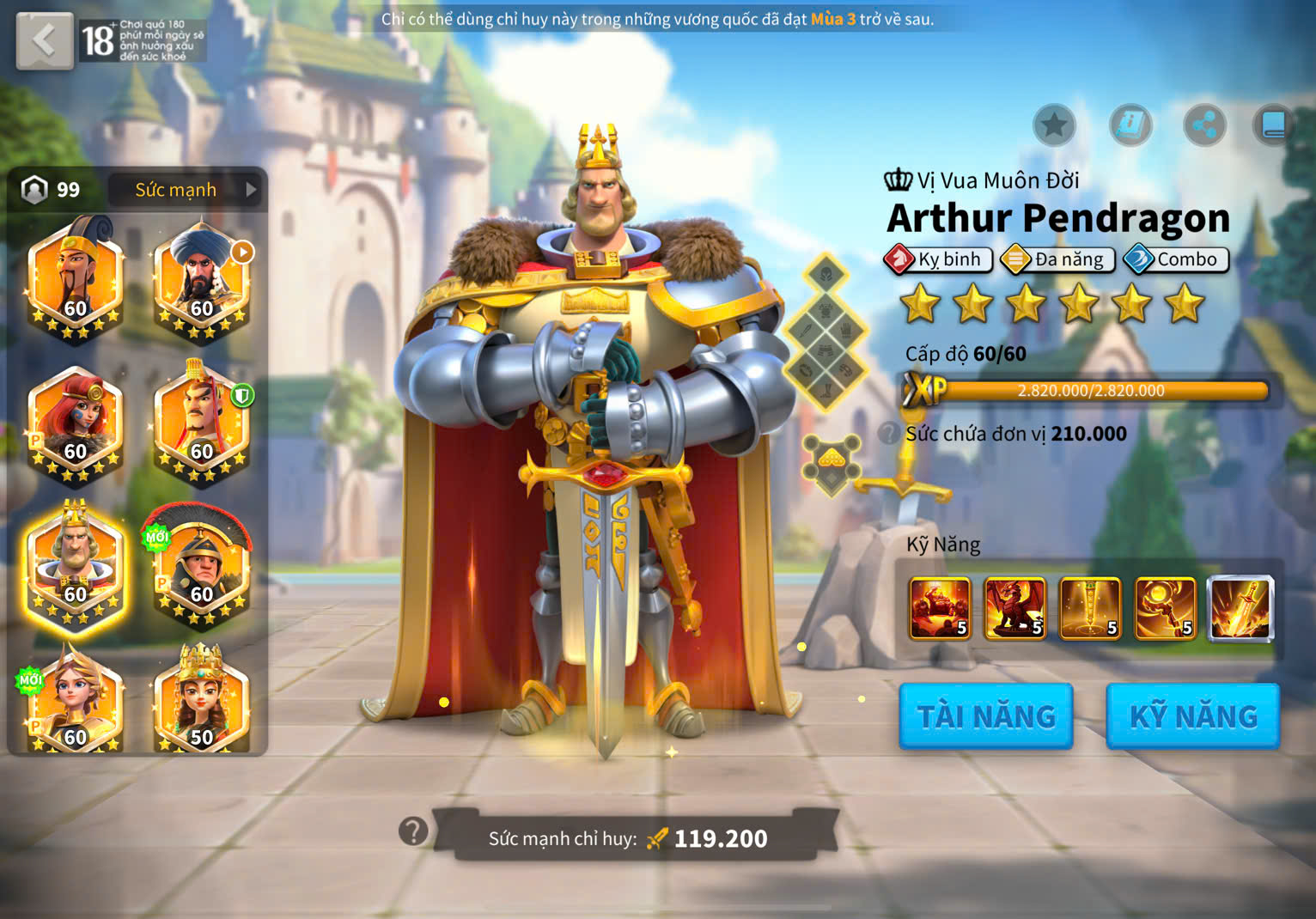Open the TÀI NĂNG talents screen
Screen dimensions: 1316x919
[x=985, y=715]
